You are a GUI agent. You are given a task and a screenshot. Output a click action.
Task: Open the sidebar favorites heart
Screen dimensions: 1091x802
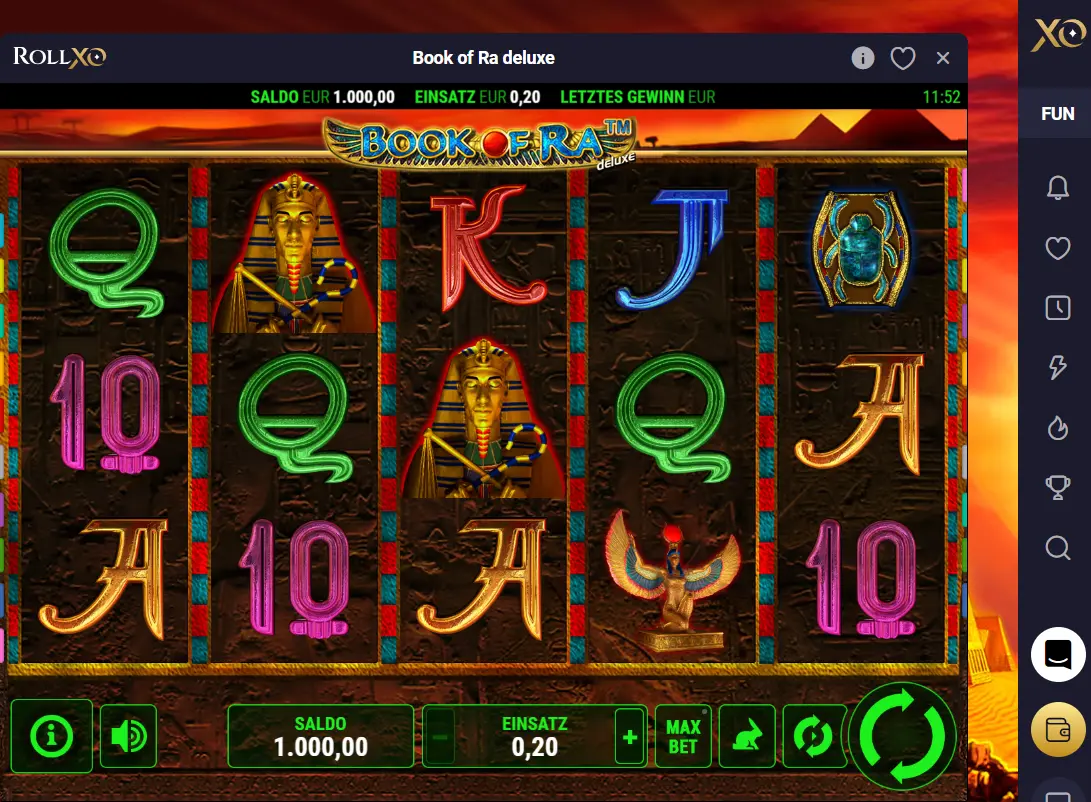point(1057,248)
